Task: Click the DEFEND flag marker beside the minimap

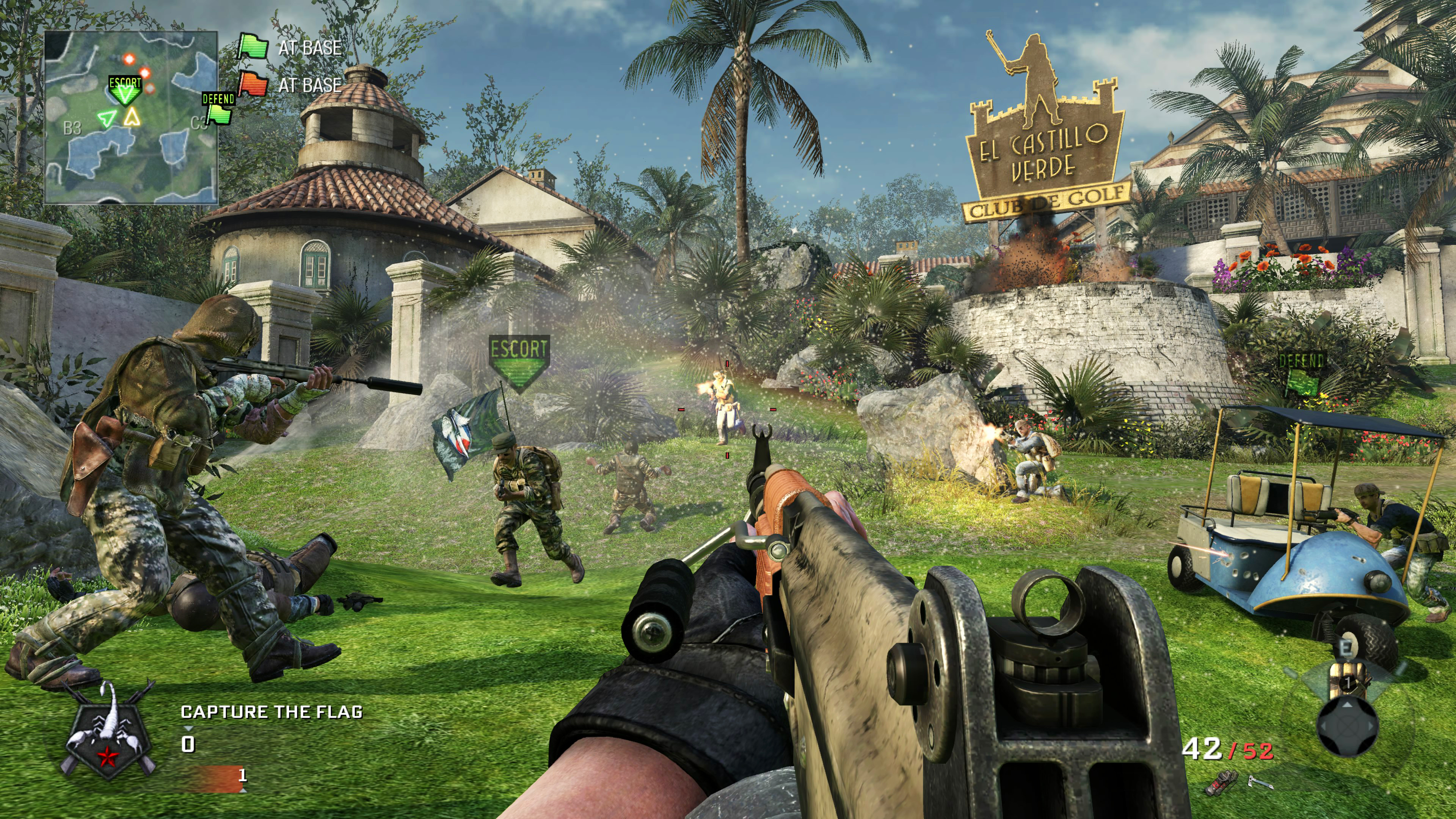Action: click(219, 108)
